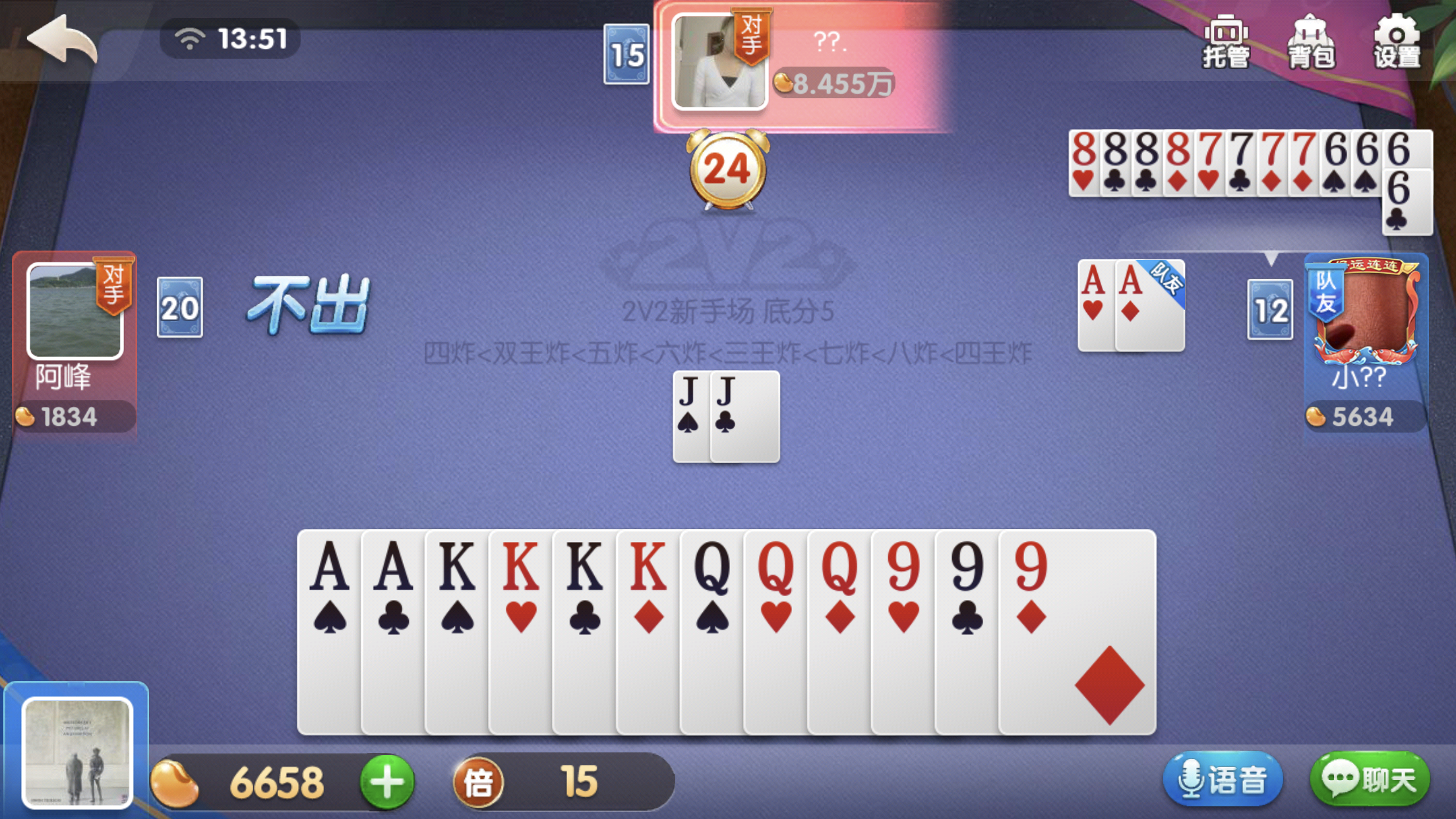Open the 背包 backpack
The width and height of the screenshot is (1456, 819).
1311,42
